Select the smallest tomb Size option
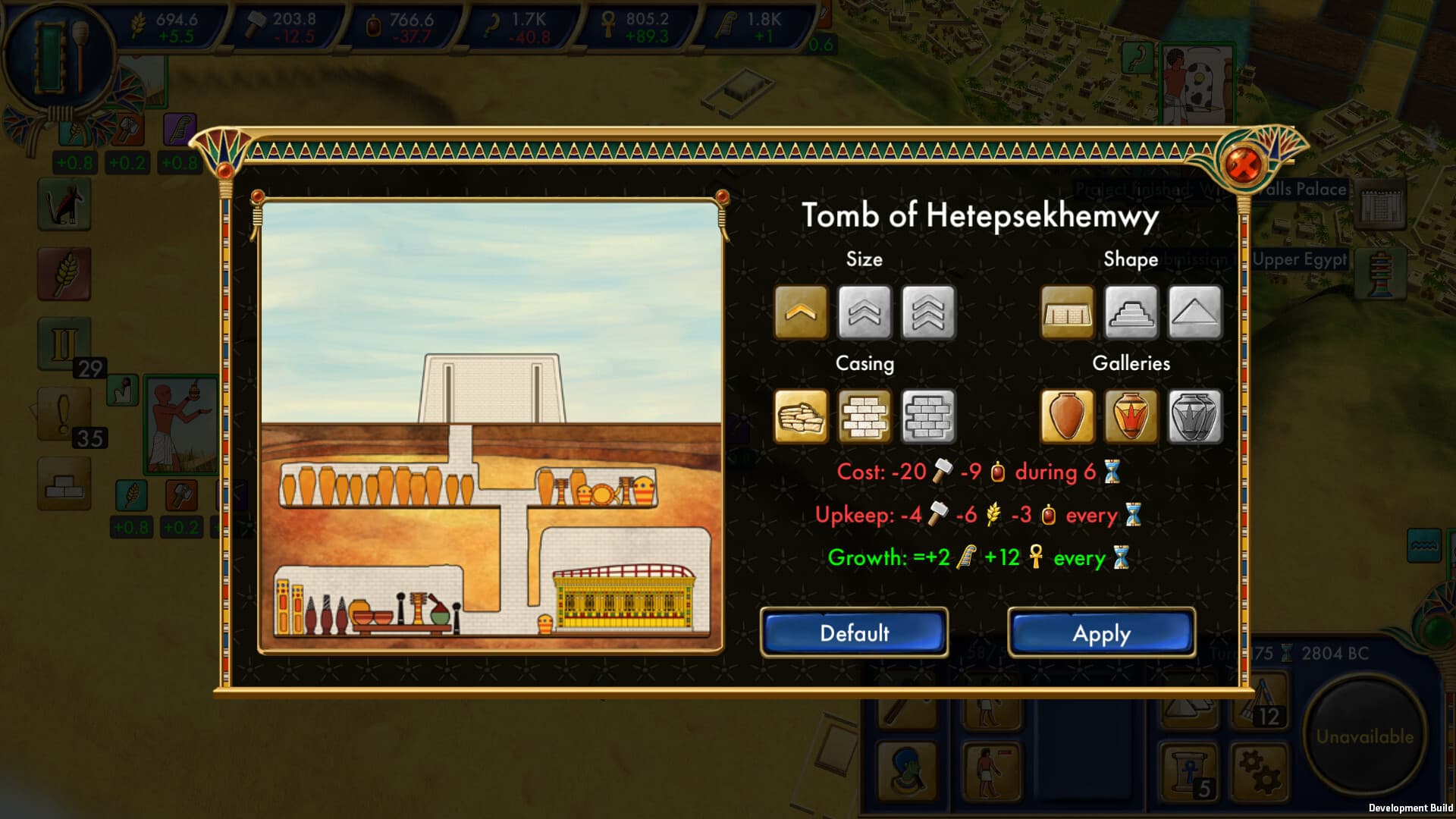Screen dimensions: 1456x819 [x=800, y=313]
